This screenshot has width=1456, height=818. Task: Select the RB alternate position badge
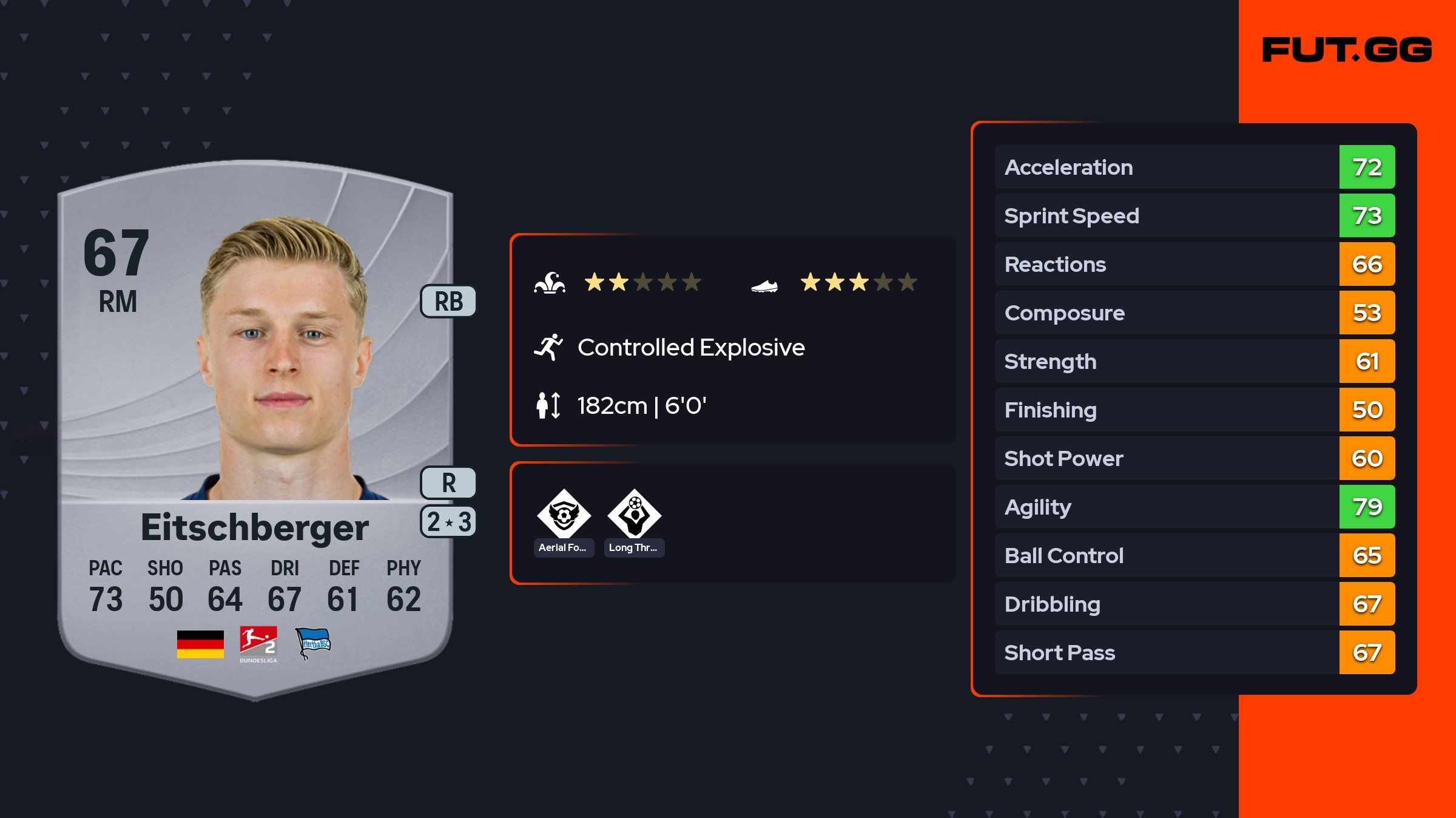(x=448, y=302)
